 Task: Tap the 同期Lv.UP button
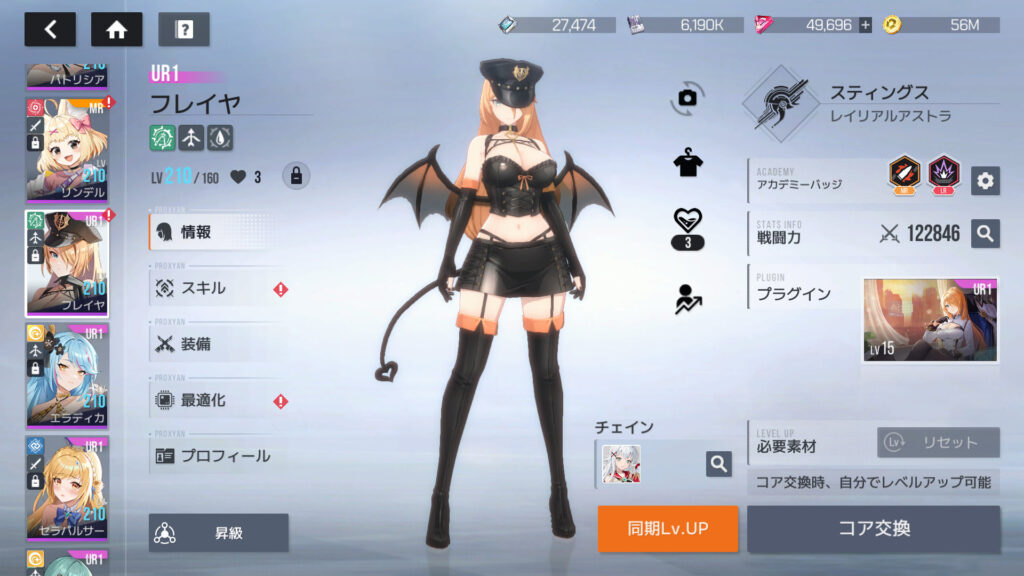668,528
